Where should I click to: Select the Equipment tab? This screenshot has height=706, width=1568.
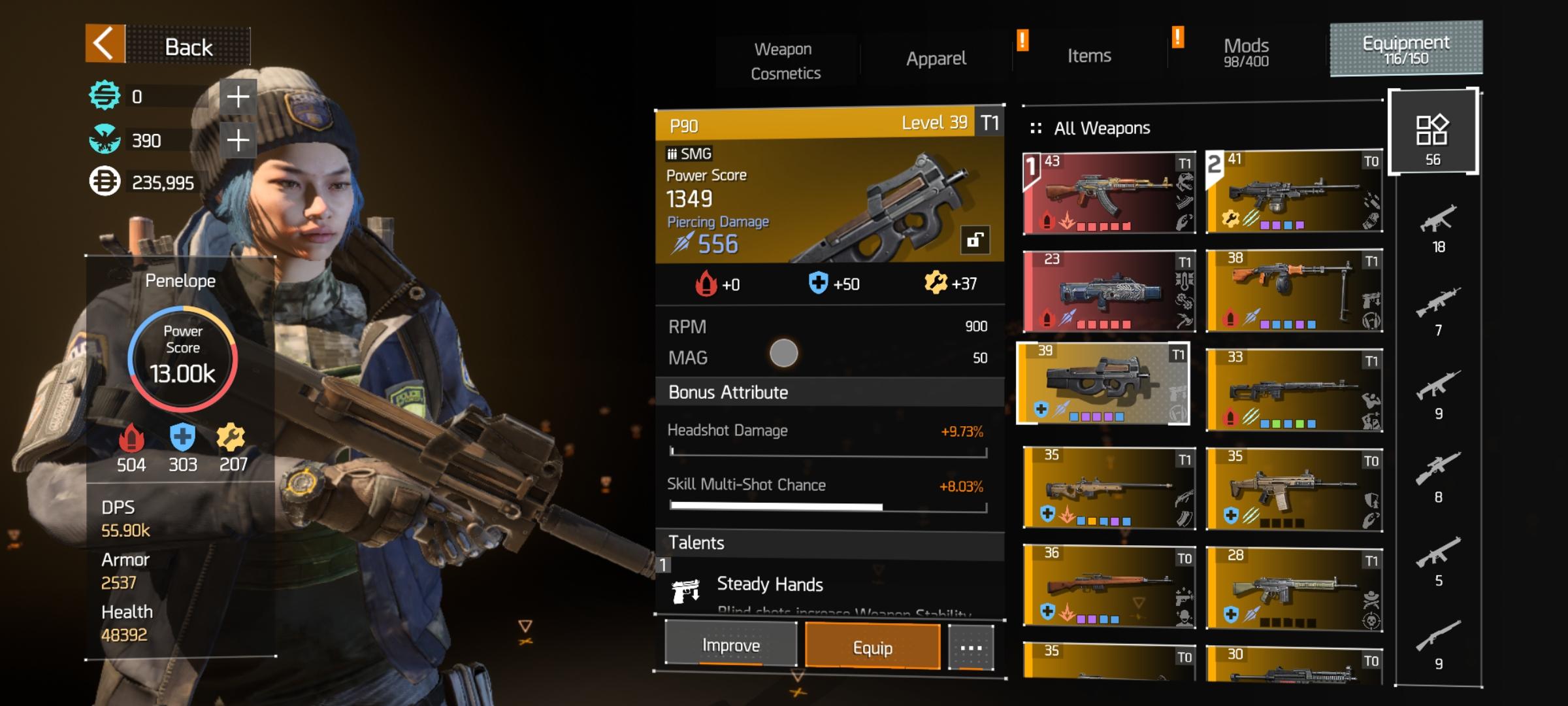click(1406, 49)
